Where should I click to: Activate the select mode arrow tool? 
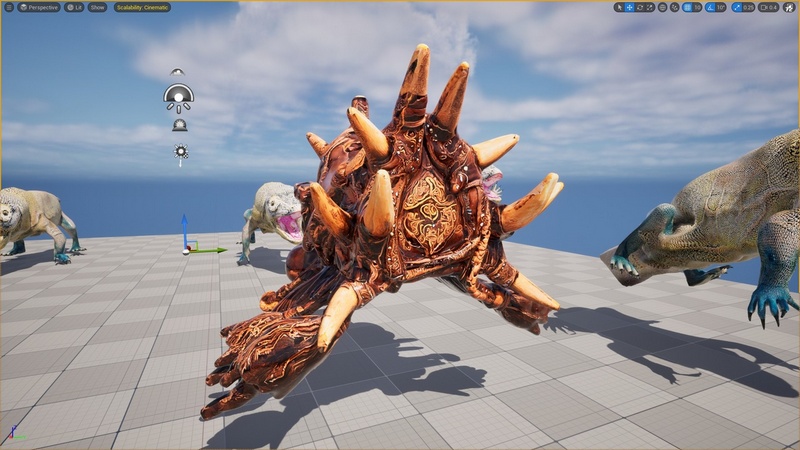[619, 7]
